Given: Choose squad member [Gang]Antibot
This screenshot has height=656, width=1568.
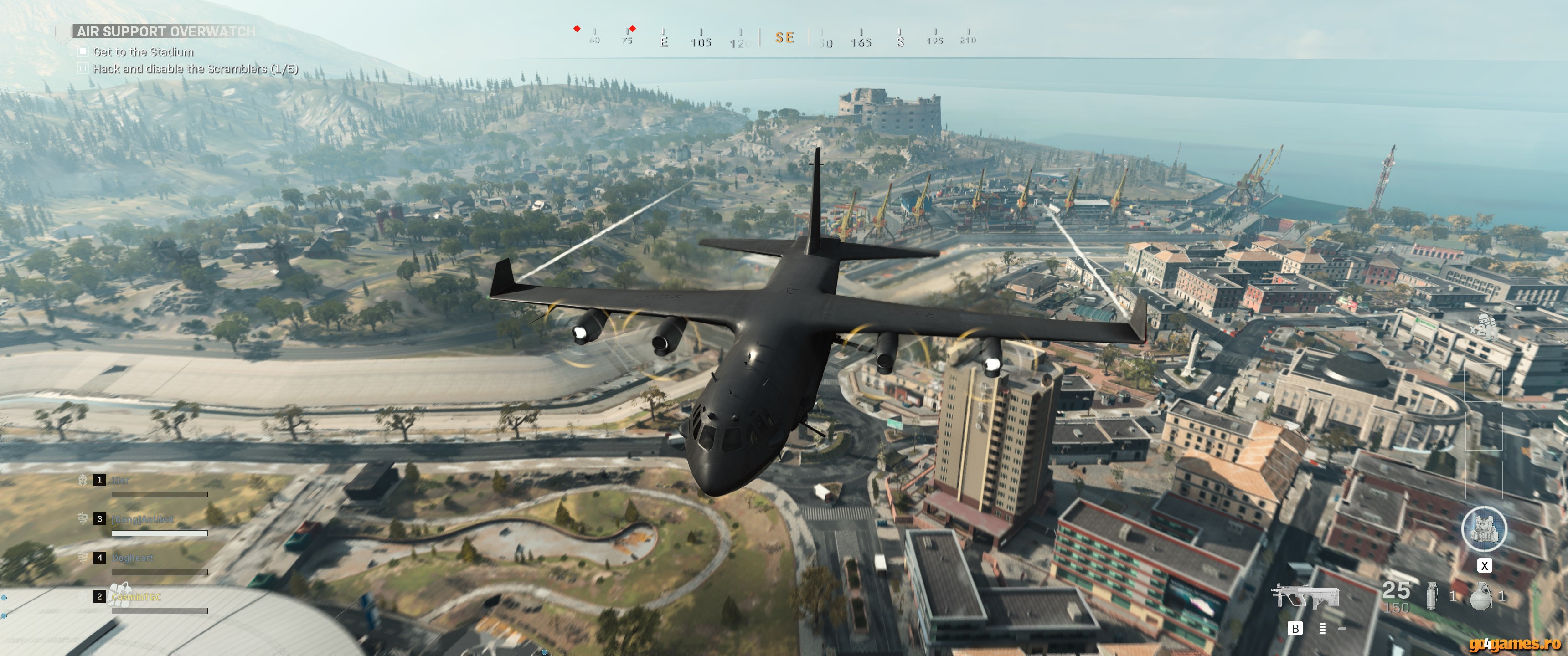Looking at the screenshot, I should 143,520.
